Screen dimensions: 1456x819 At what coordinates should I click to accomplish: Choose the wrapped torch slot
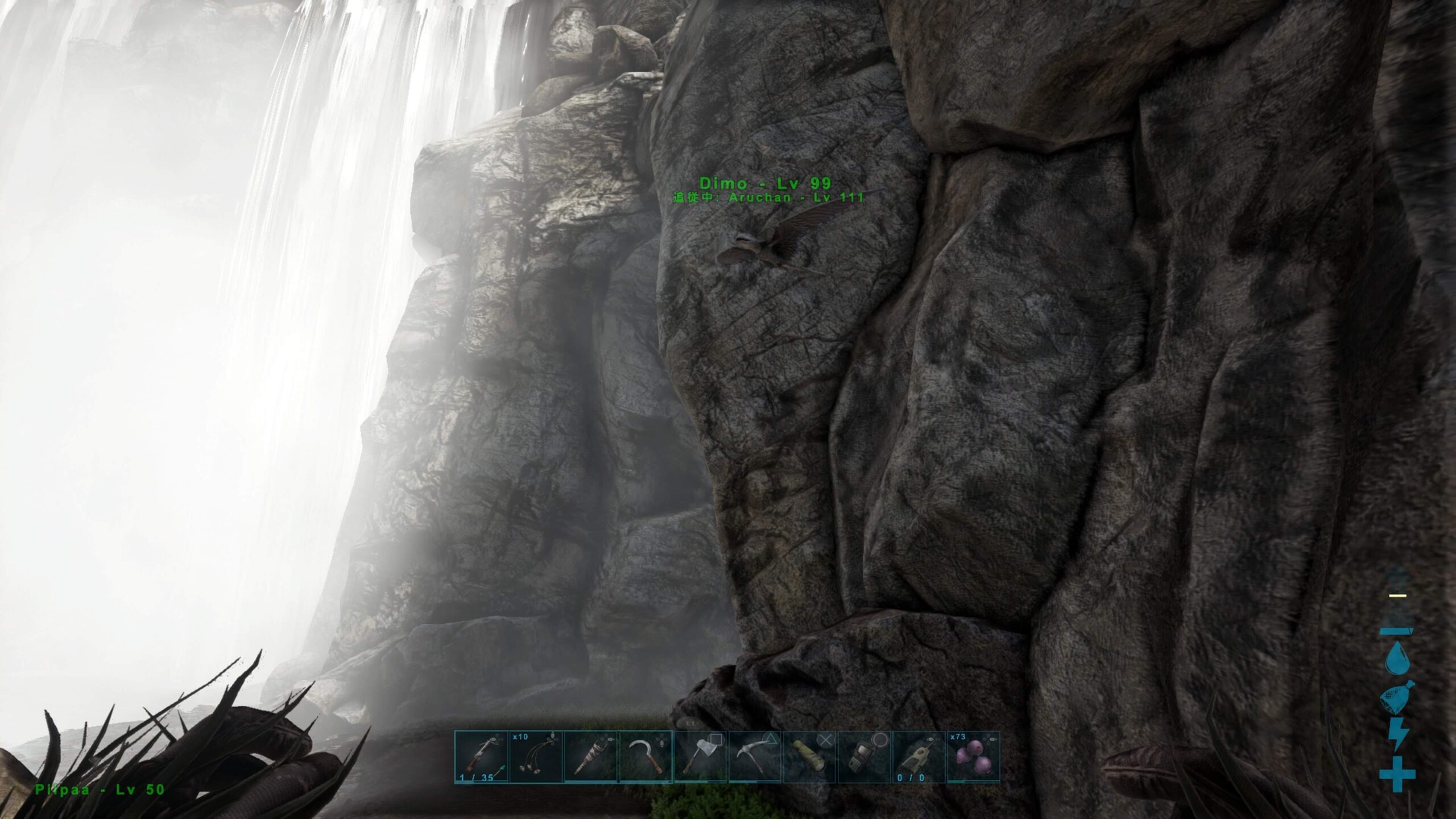point(590,757)
